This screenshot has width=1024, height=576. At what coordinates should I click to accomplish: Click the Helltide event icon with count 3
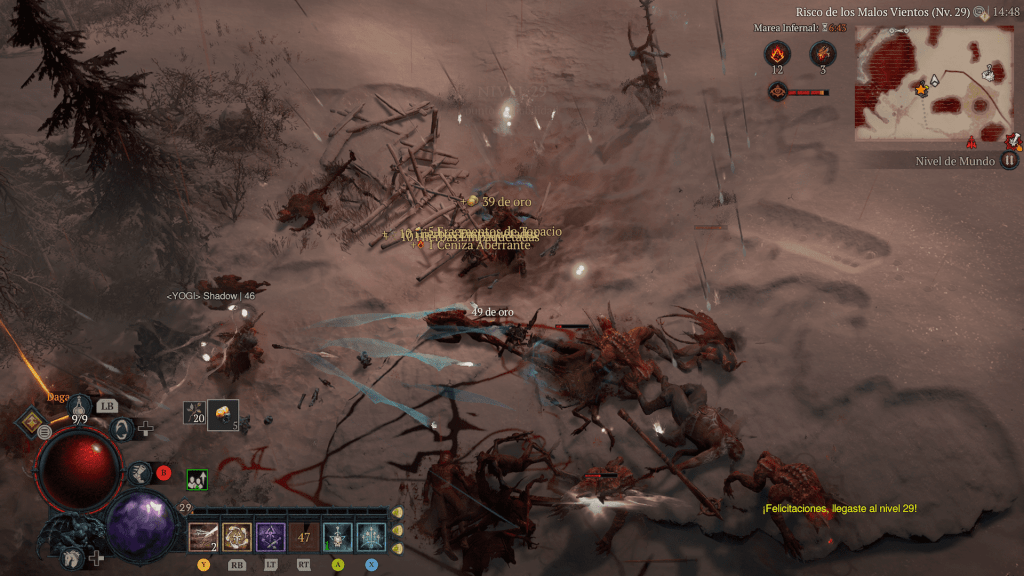coord(823,54)
